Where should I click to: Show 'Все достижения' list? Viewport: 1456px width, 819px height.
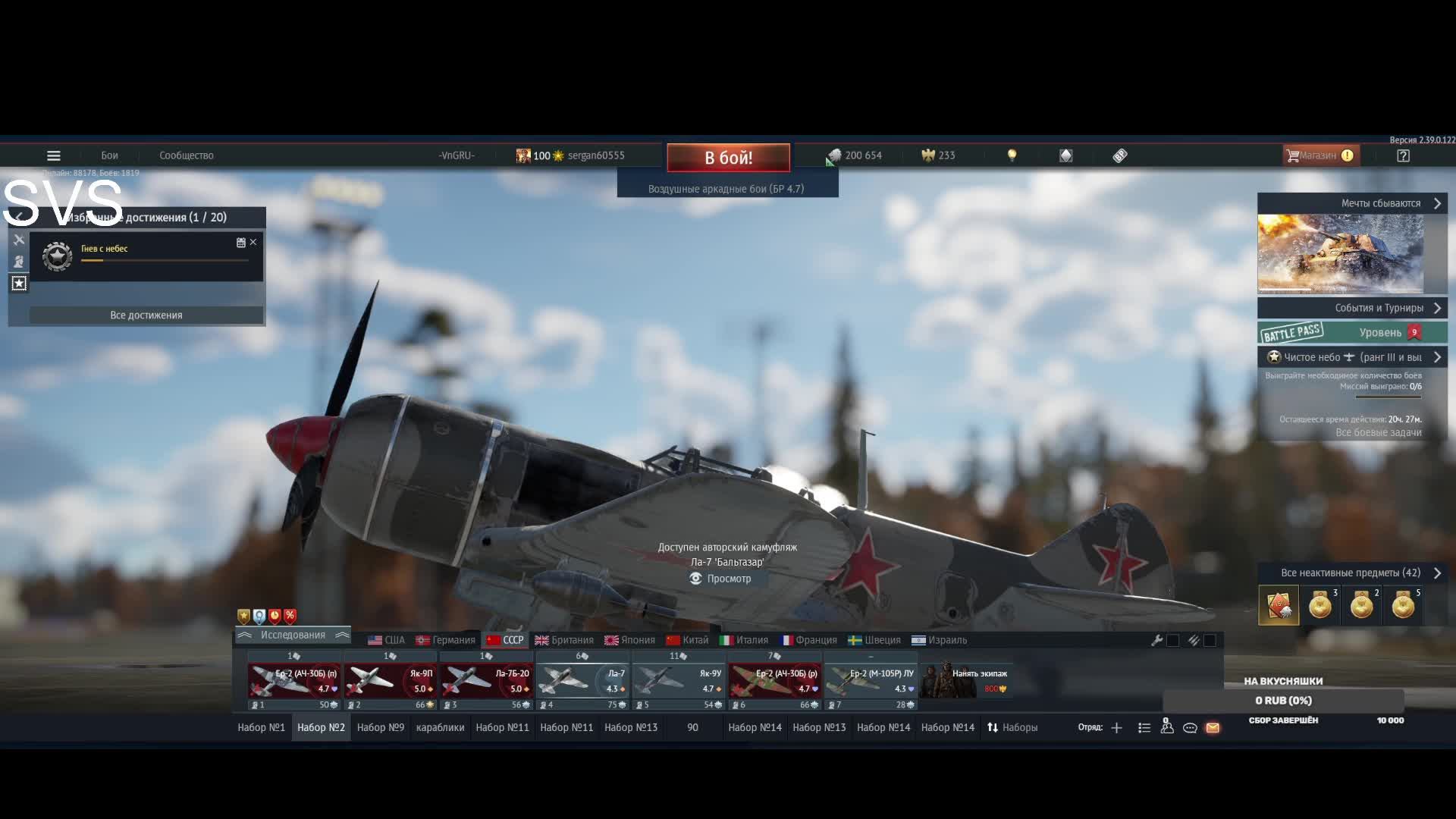click(146, 315)
